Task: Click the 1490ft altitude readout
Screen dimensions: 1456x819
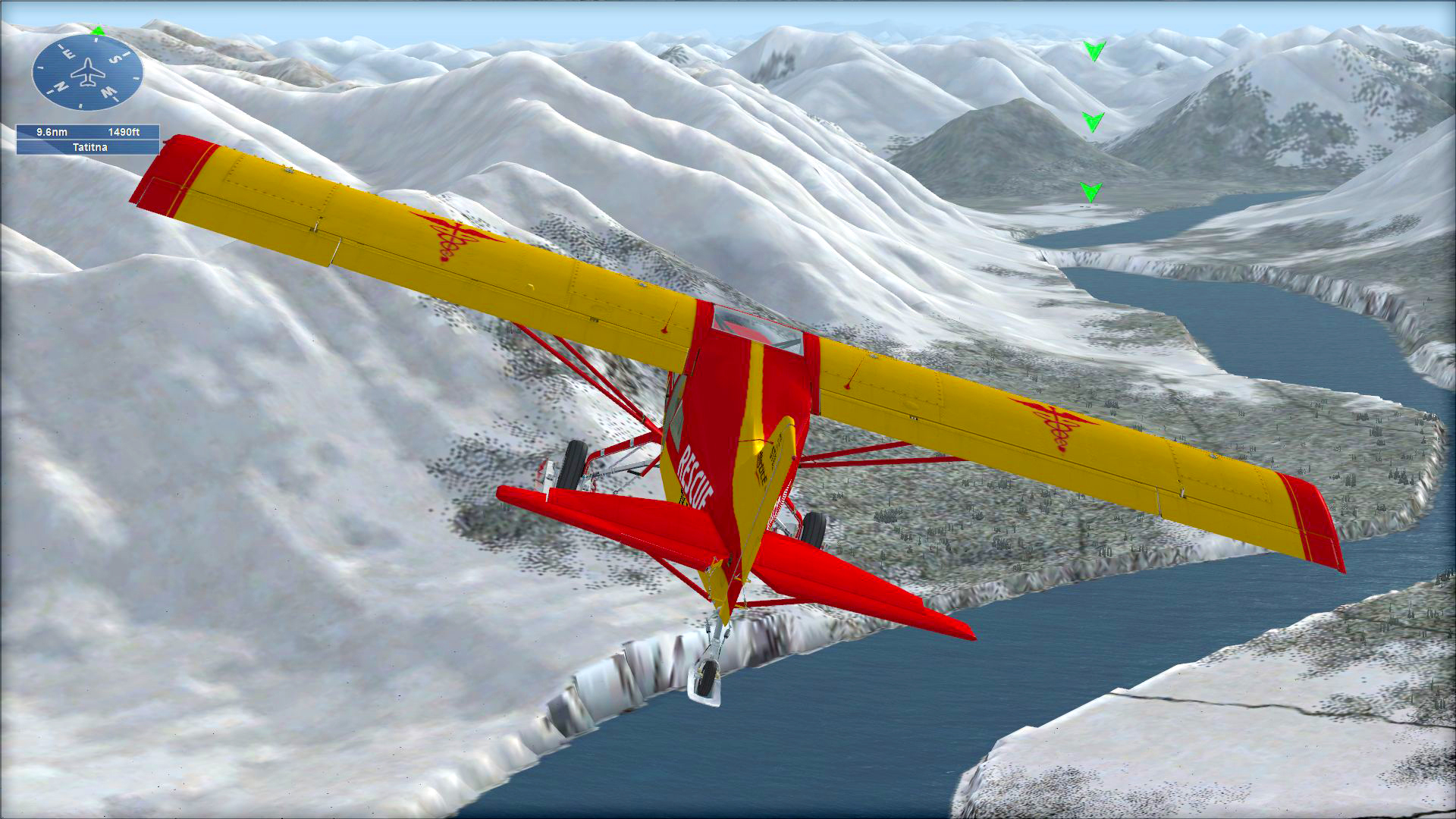Action: 125,132
